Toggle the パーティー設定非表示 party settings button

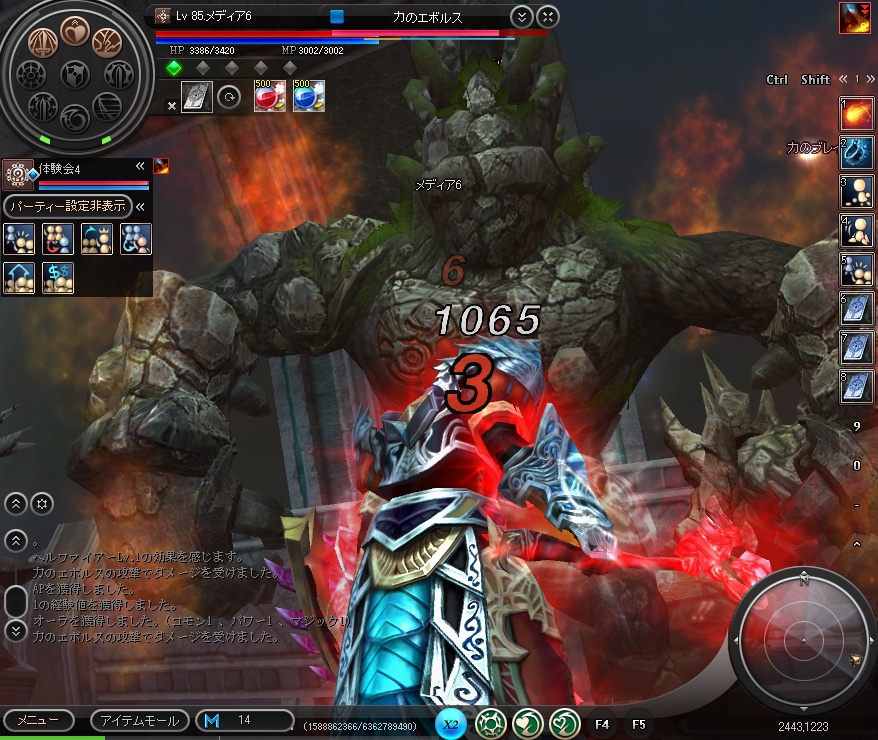[x=68, y=207]
